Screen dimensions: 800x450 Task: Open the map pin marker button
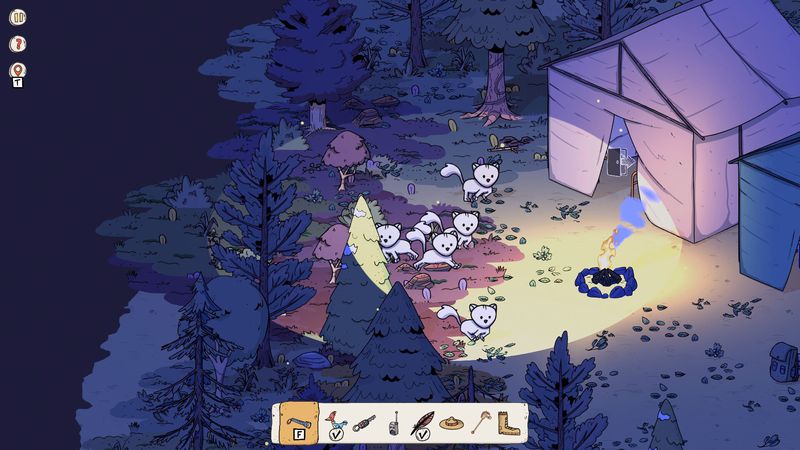pyautogui.click(x=17, y=71)
